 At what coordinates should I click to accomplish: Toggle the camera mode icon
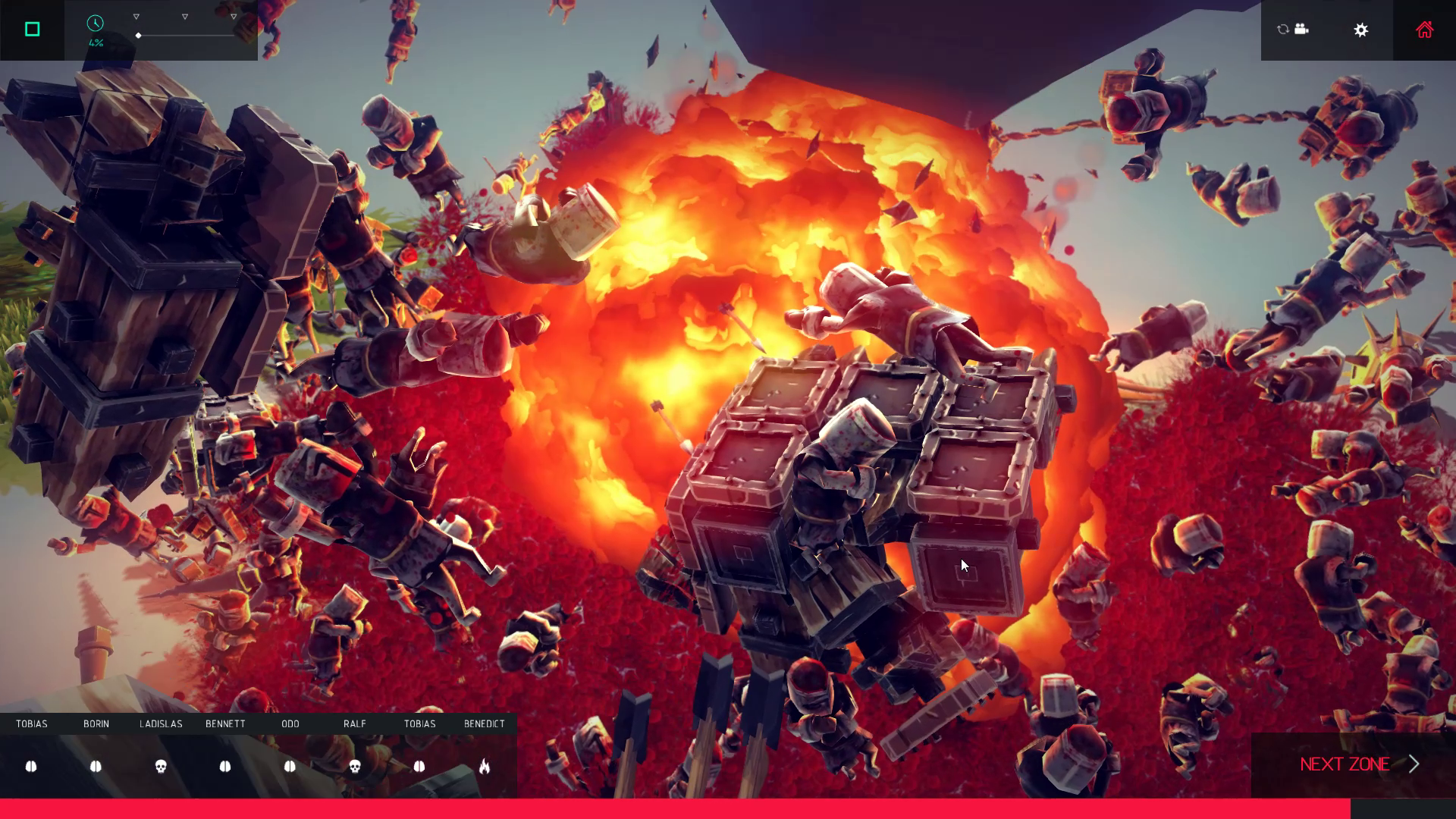[1294, 30]
